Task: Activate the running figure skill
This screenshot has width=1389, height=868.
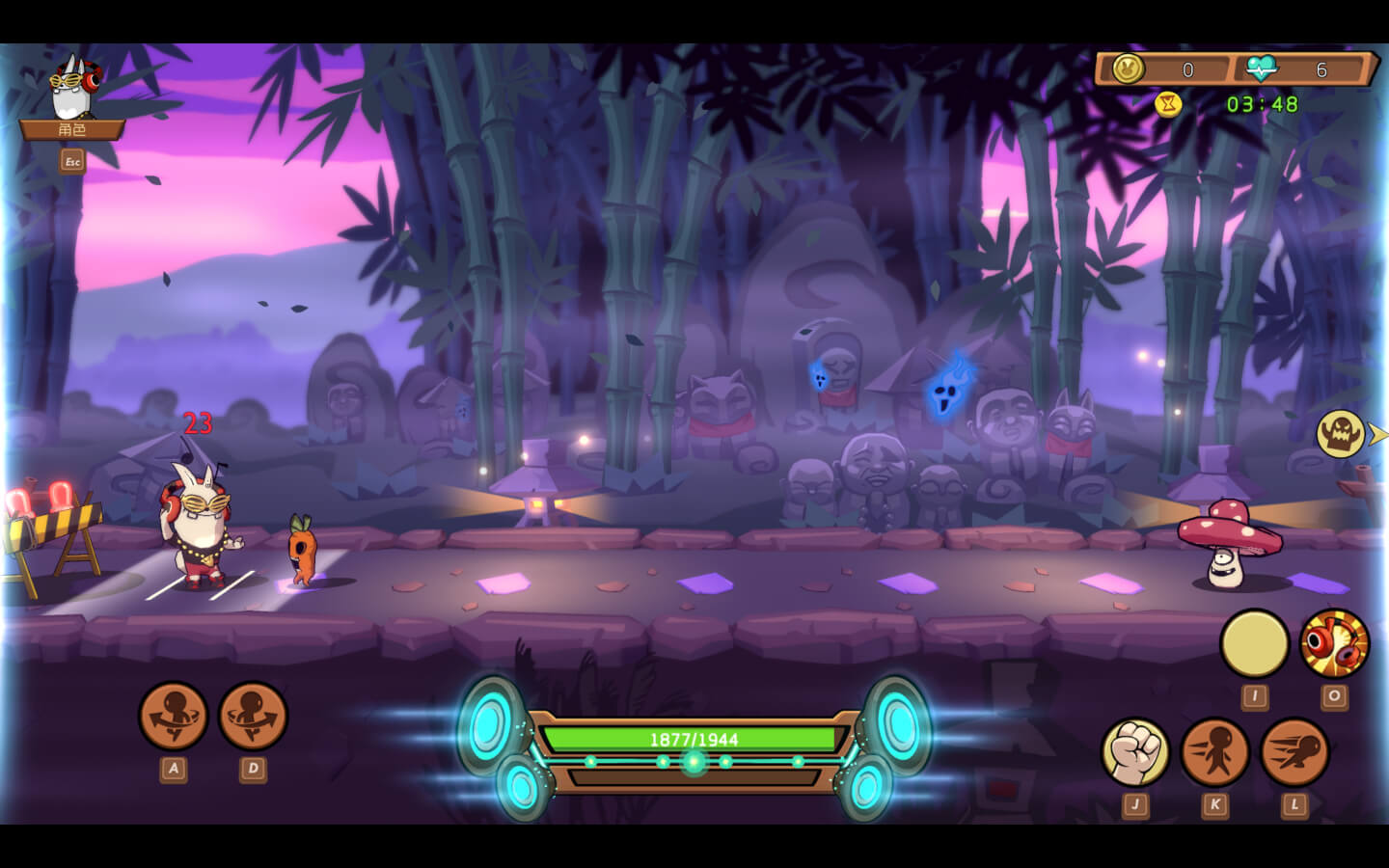Action: (x=1214, y=751)
